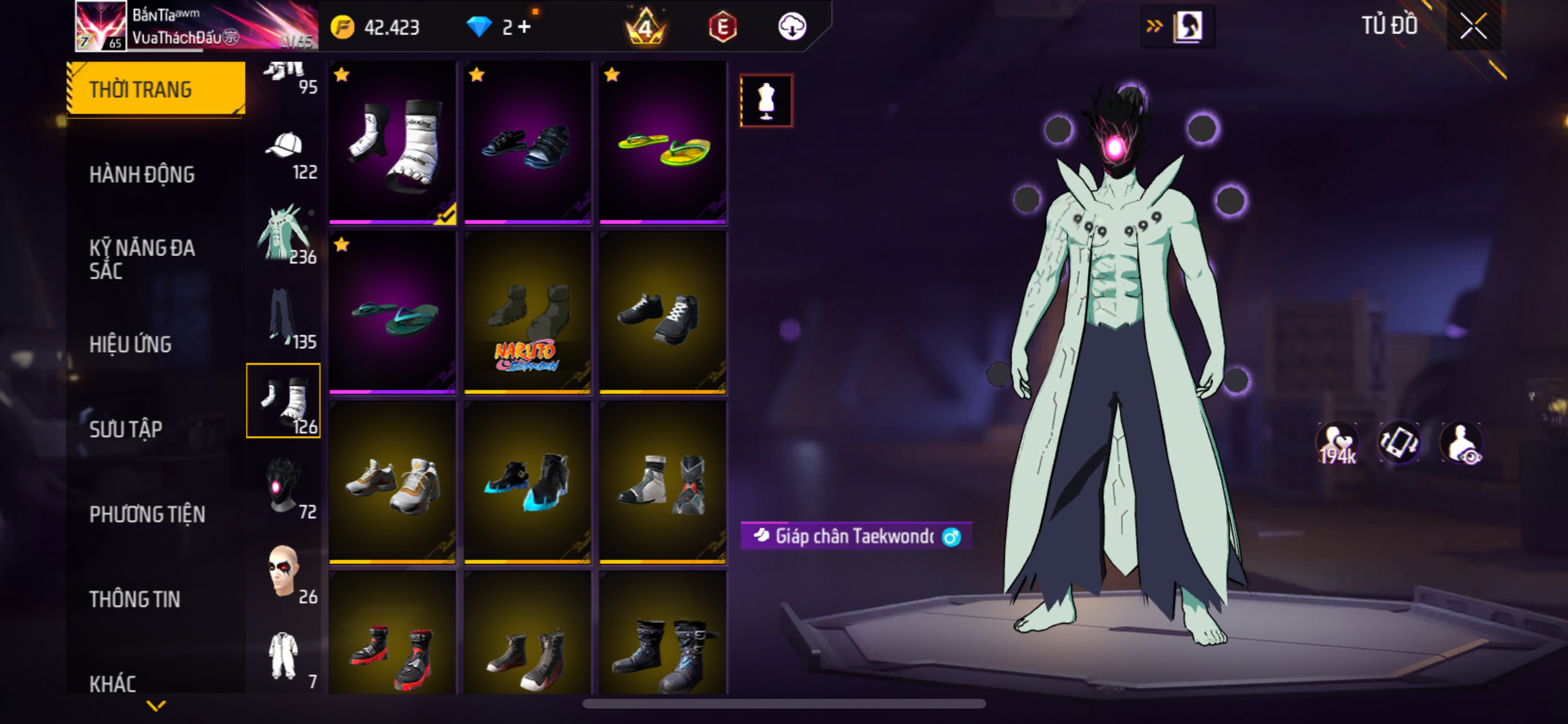Choose the green-yellow flip-flops item
1568x724 pixels.
click(x=663, y=143)
